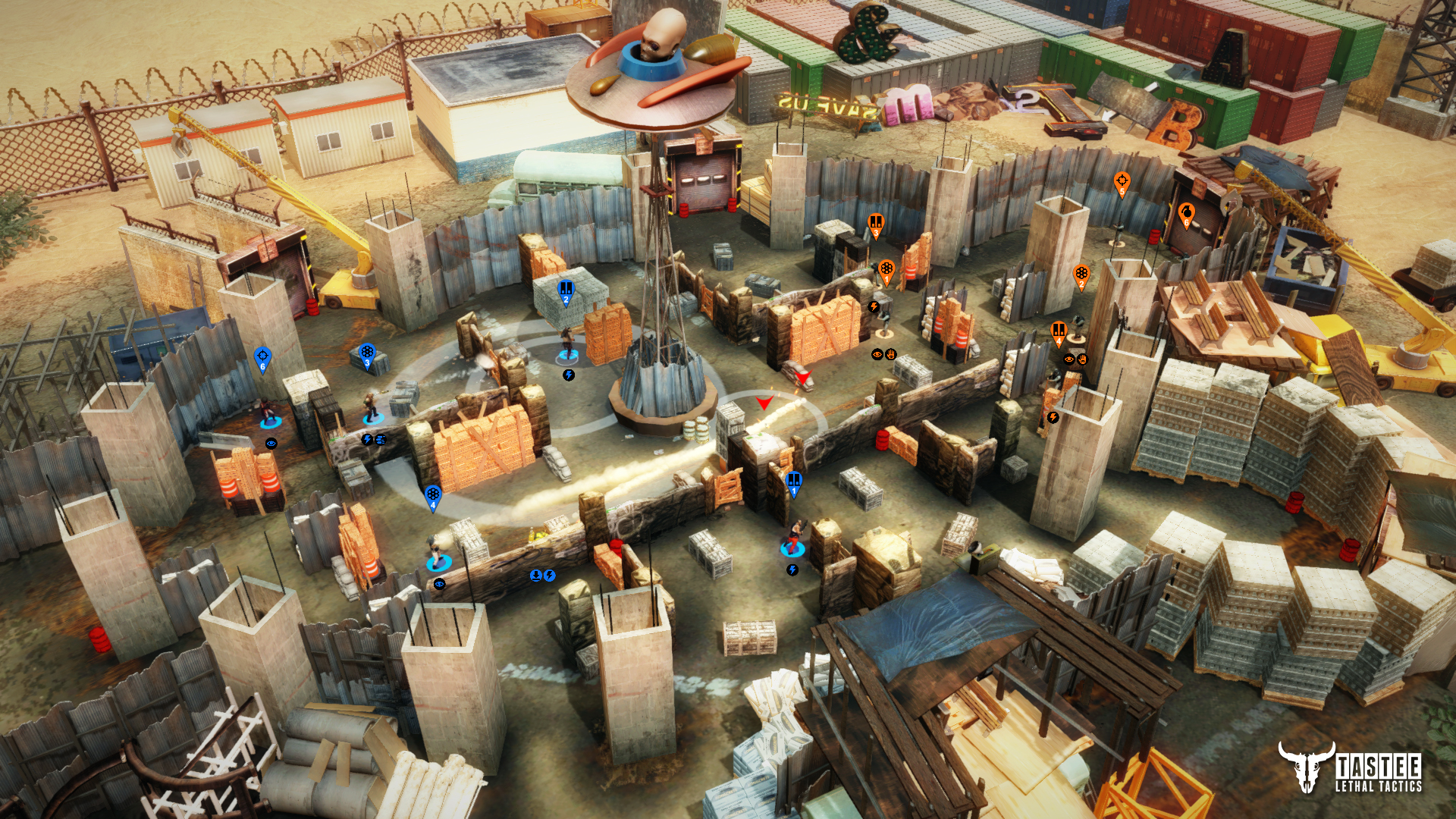Select blue magazine pin 2 near the tower
This screenshot has height=819, width=1456.
pos(565,288)
